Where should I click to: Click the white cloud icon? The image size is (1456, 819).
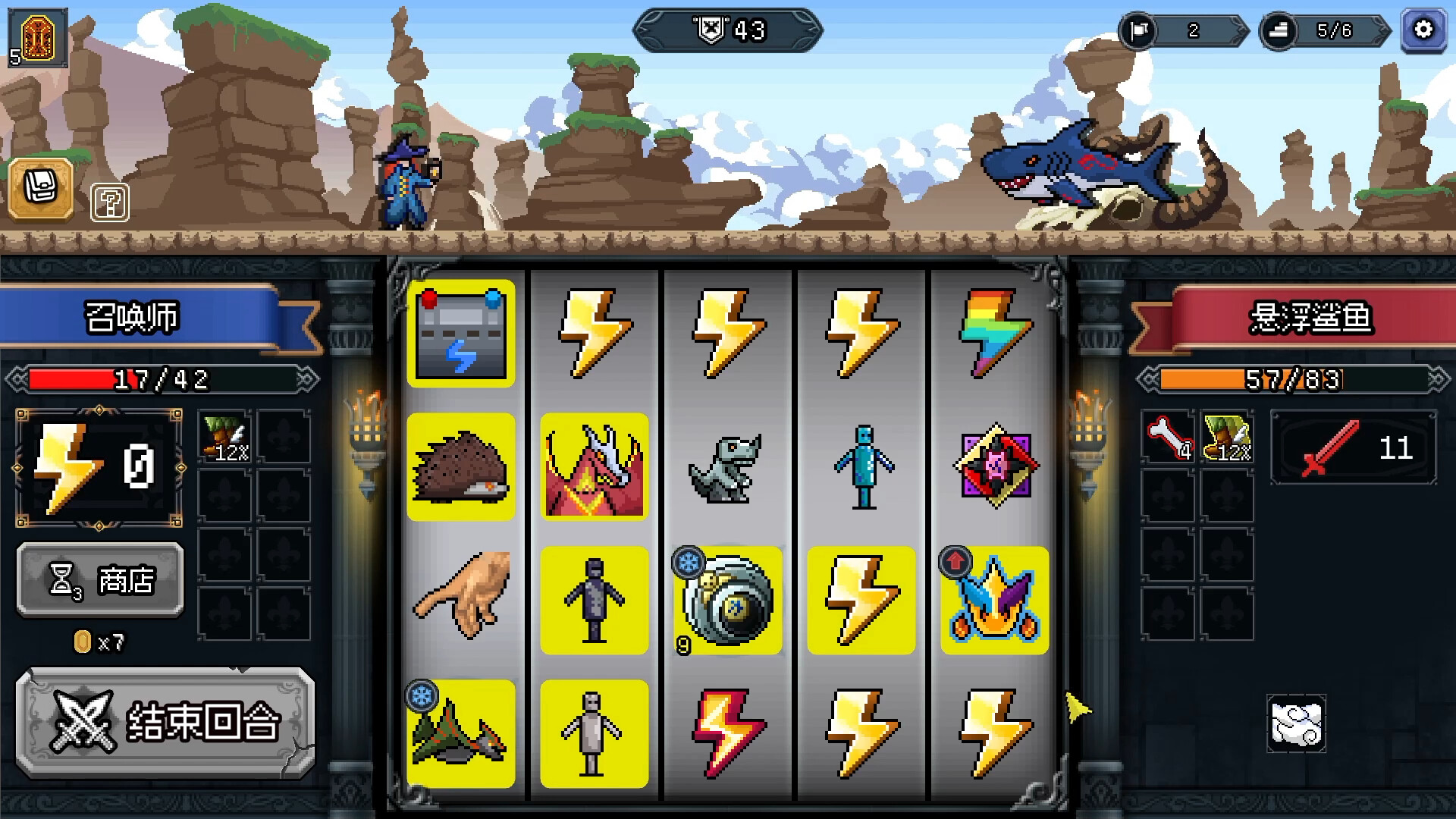(x=1296, y=723)
